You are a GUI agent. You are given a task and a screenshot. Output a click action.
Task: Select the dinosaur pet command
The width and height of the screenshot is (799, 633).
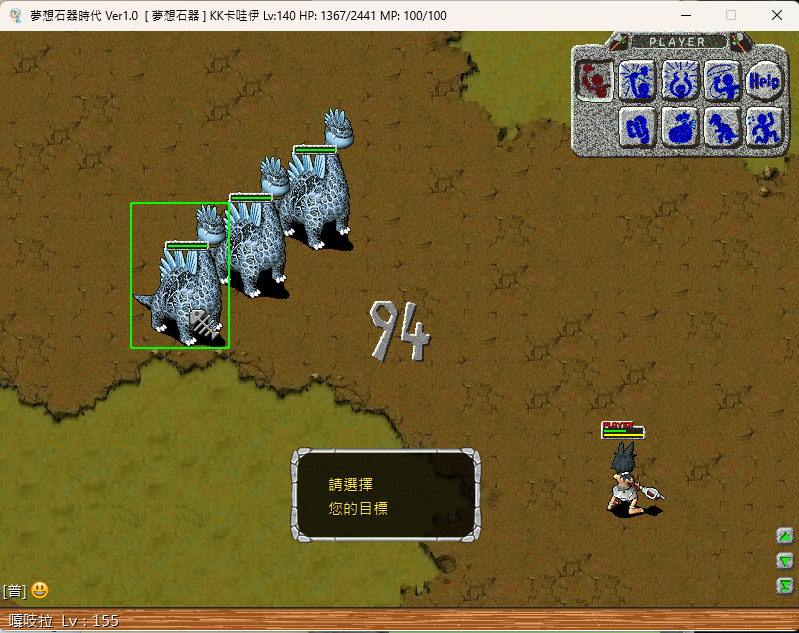coord(721,127)
